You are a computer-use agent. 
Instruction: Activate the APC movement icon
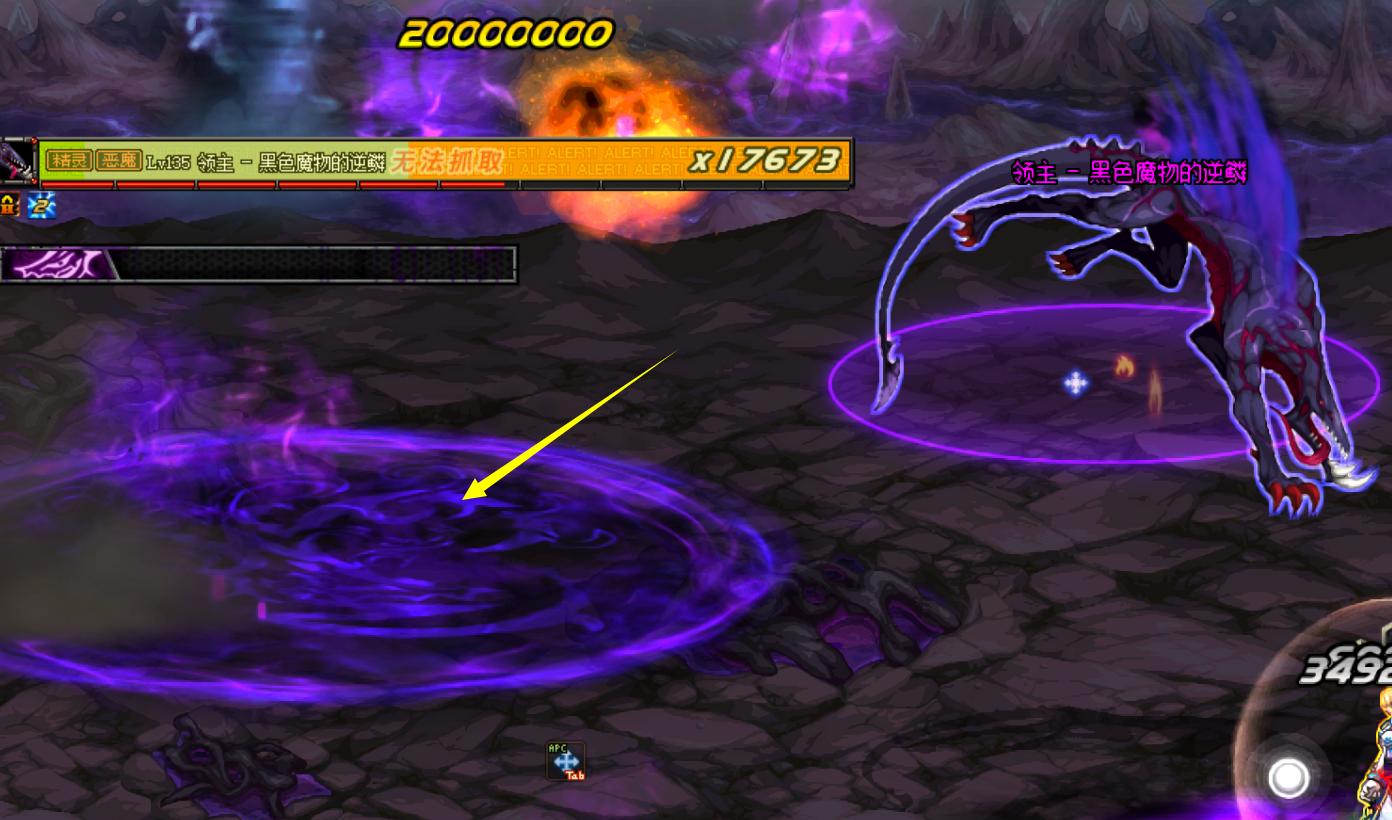[565, 761]
